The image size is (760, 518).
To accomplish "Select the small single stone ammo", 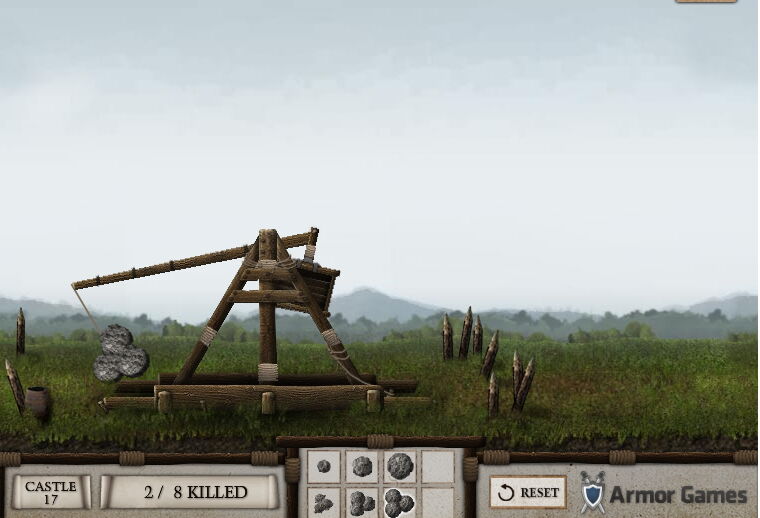I will click(323, 467).
